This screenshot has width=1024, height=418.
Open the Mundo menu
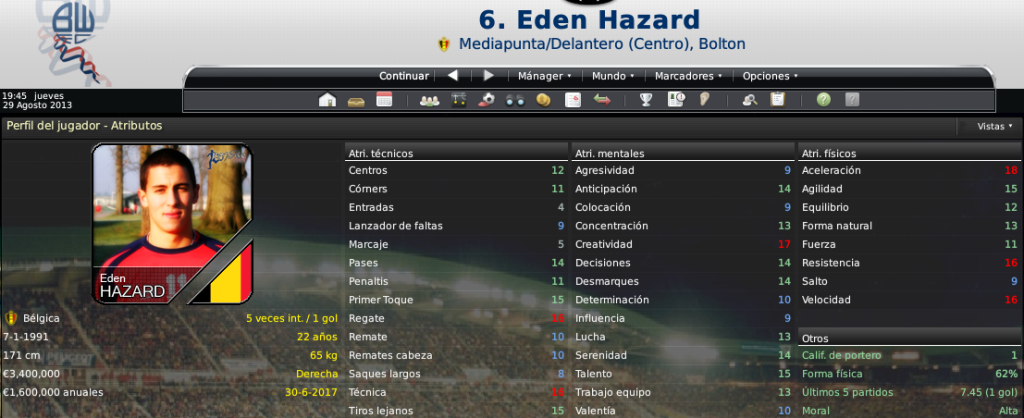[611, 76]
